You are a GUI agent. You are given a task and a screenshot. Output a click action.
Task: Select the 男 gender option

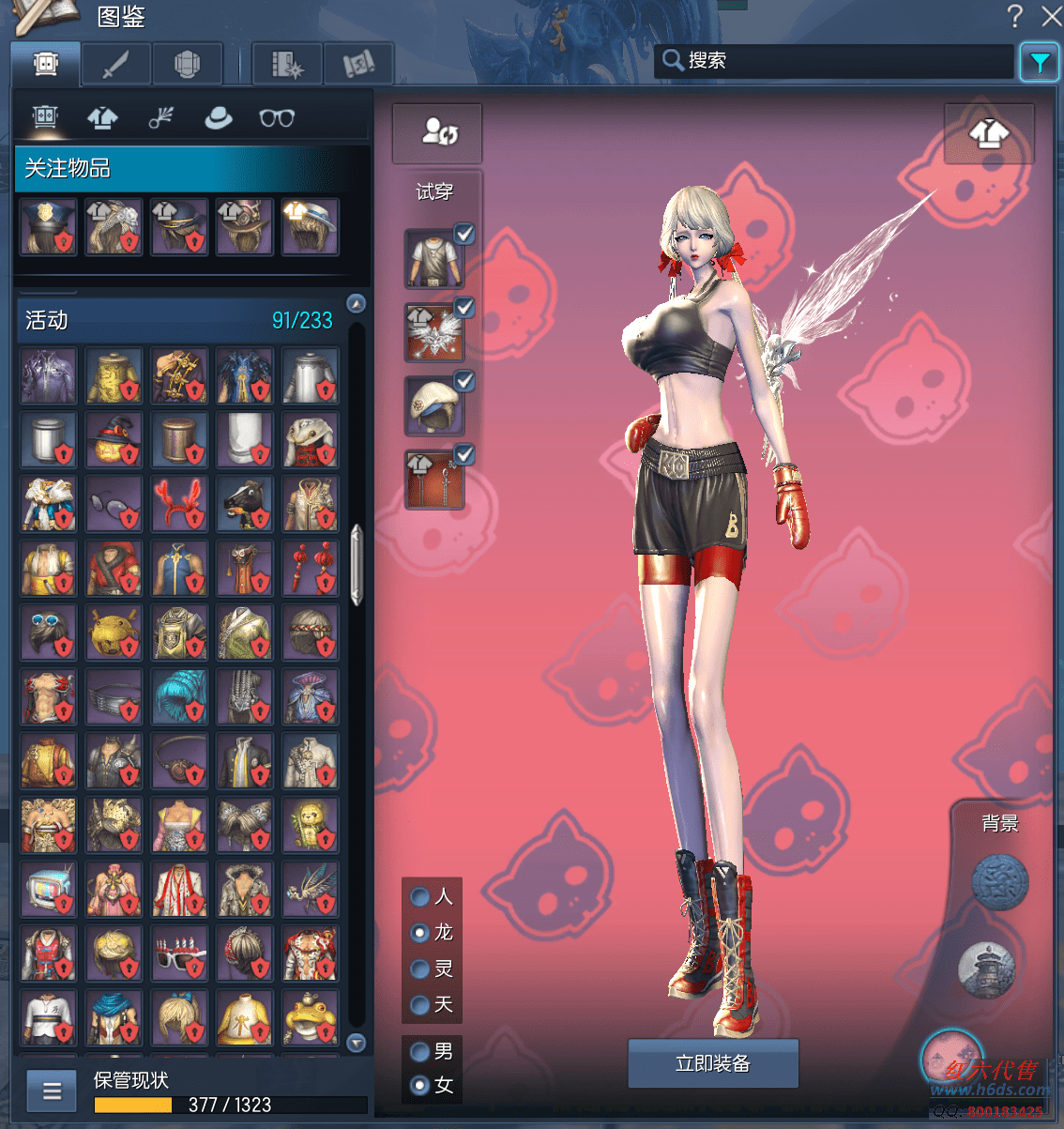click(x=420, y=1051)
